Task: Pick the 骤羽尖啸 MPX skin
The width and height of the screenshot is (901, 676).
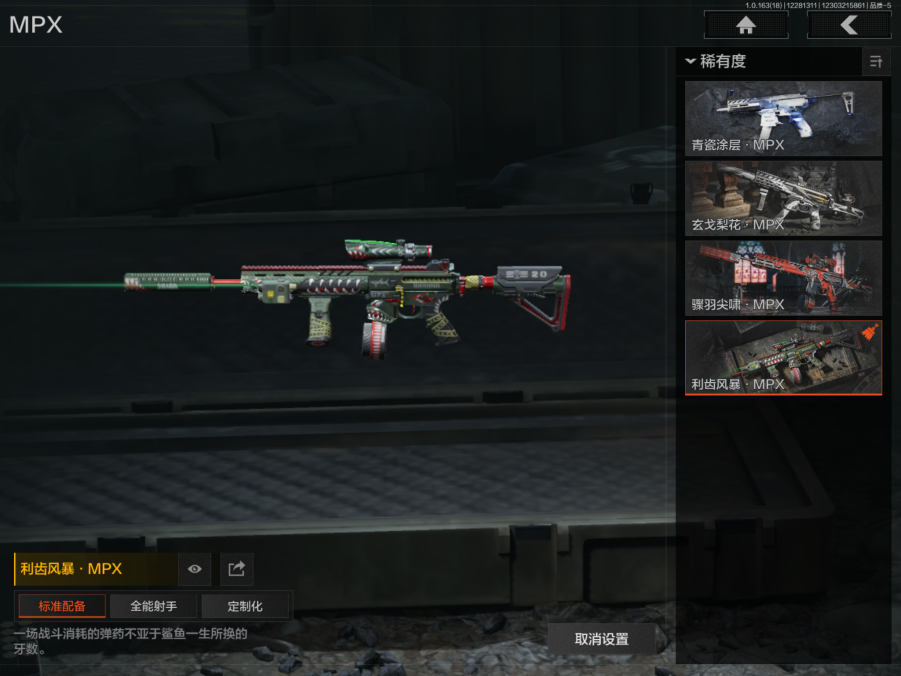Action: (x=783, y=278)
